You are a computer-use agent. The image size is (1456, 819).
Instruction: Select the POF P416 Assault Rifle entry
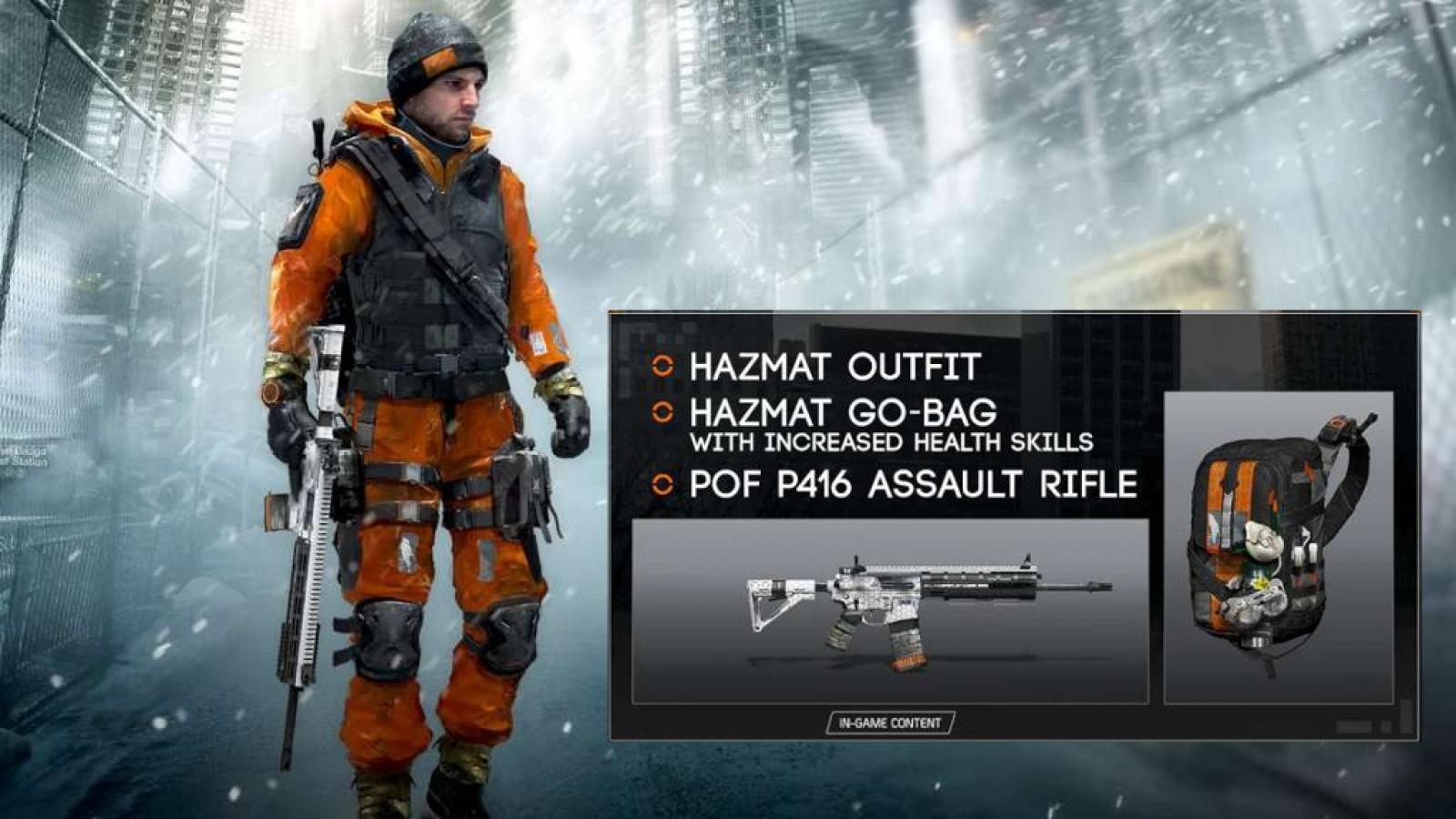913,484
